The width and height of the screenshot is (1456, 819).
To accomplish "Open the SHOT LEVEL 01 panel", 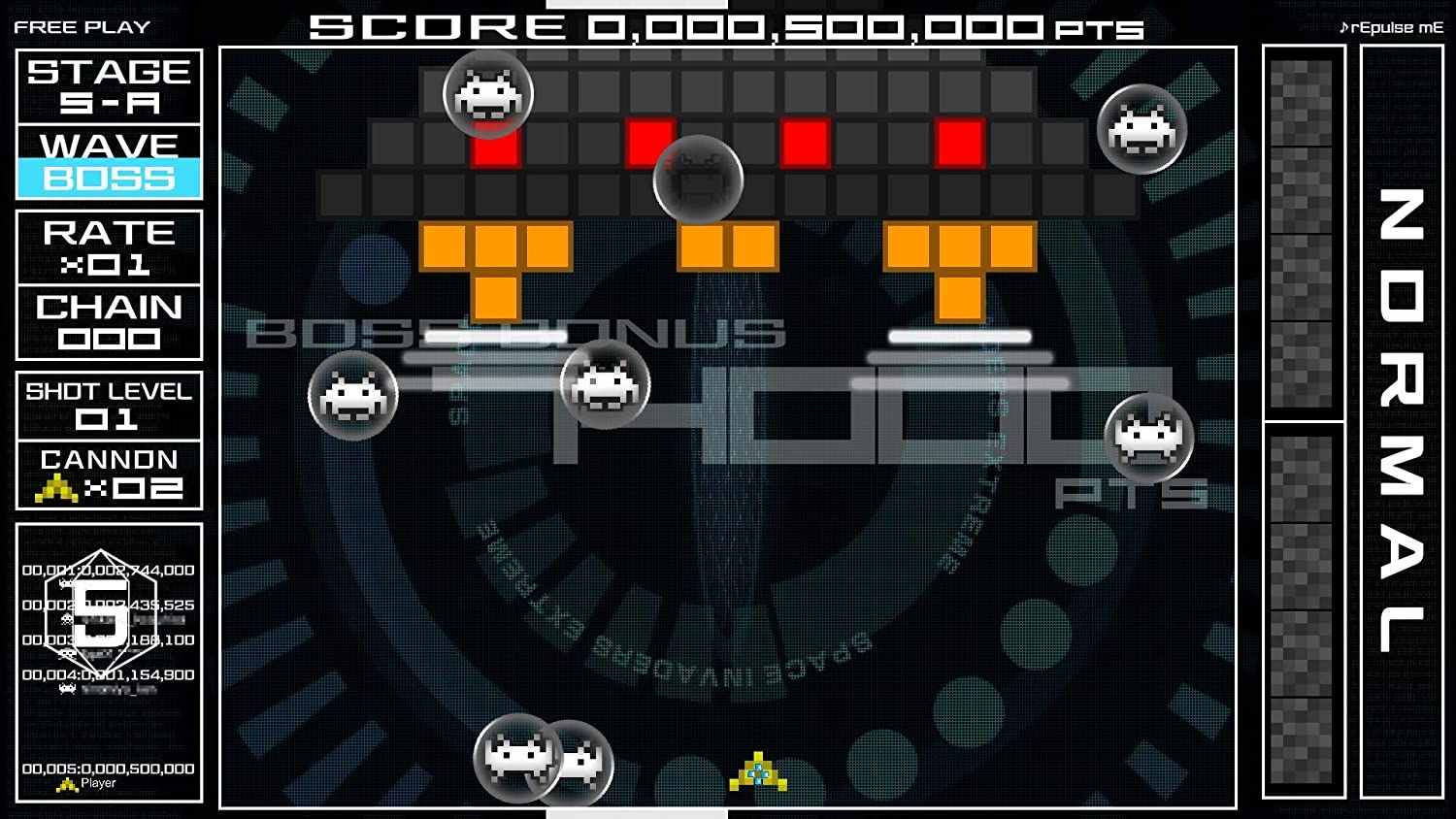I will coord(109,408).
